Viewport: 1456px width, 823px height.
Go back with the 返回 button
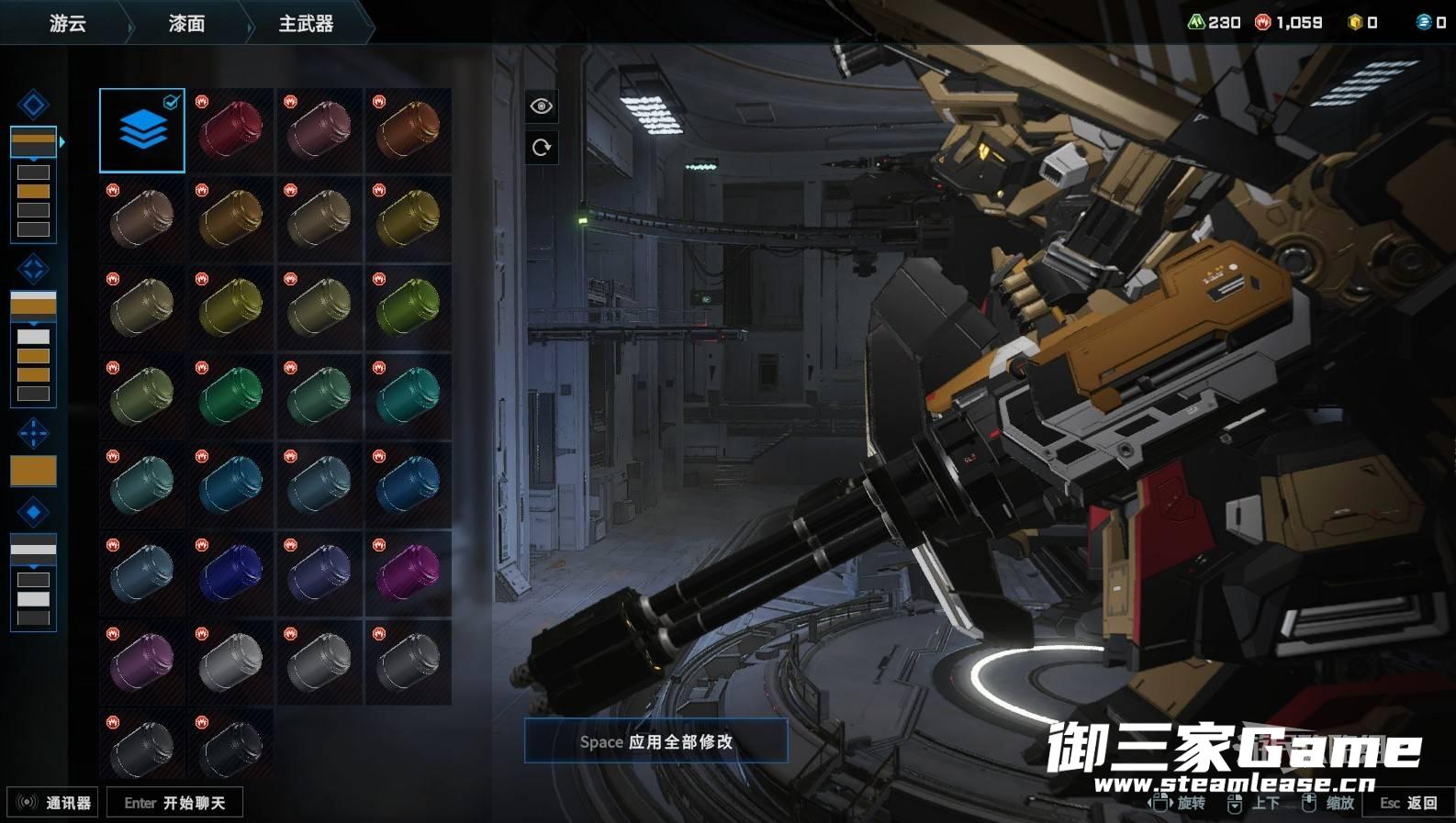[1409, 803]
